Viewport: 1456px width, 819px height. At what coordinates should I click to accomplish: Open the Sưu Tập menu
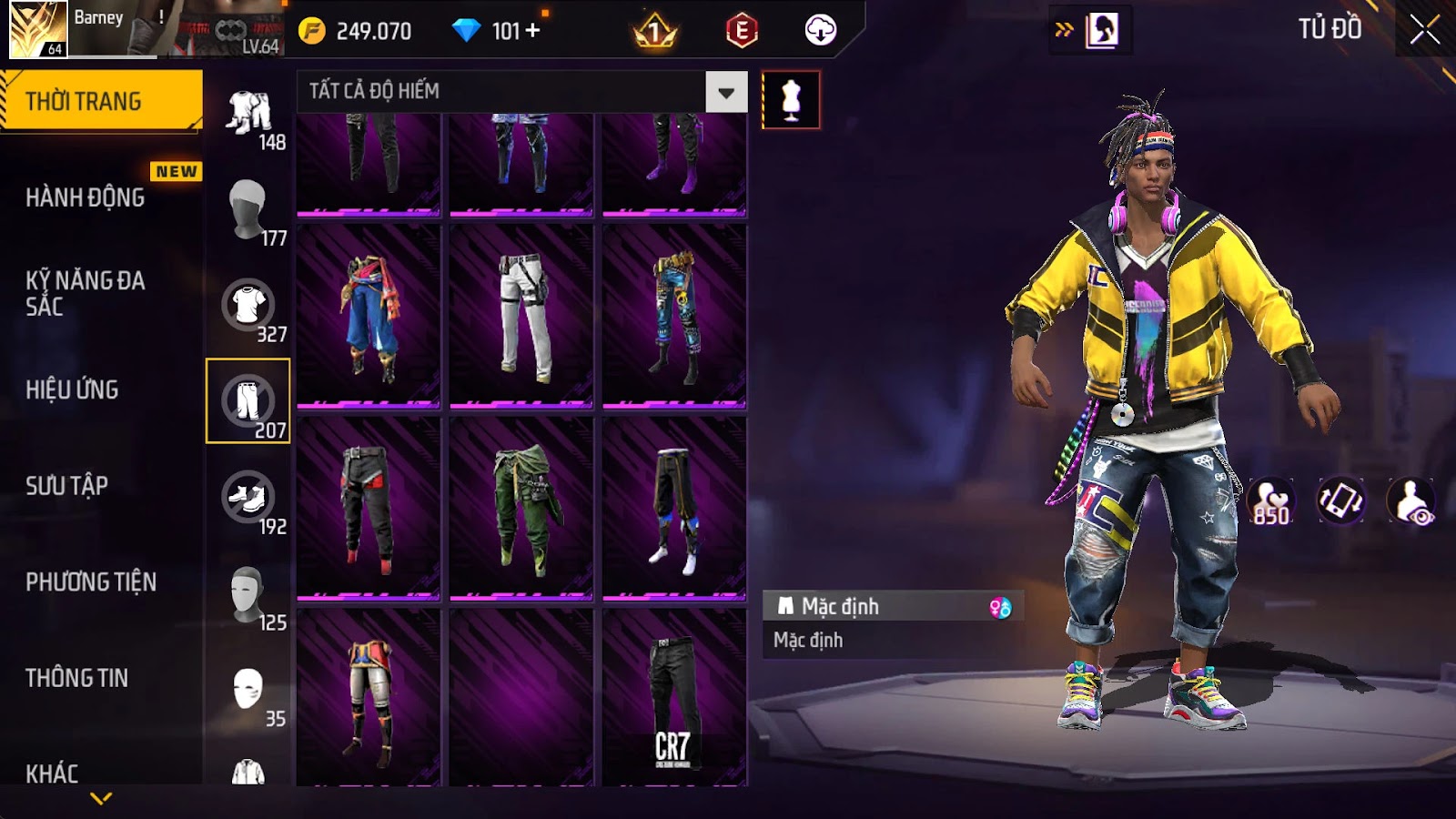[67, 486]
